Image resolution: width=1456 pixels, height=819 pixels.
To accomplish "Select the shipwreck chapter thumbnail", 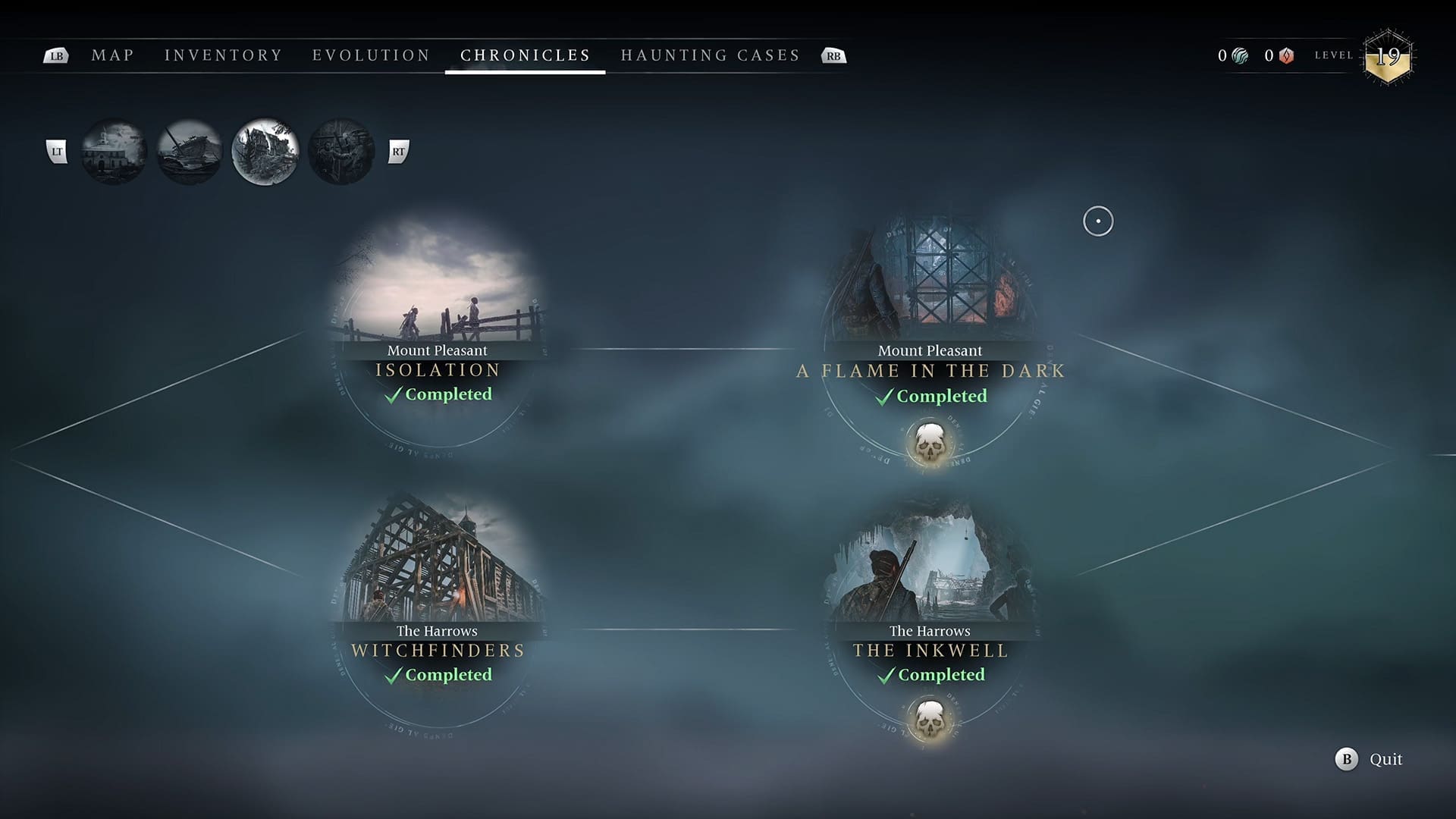I will click(190, 152).
